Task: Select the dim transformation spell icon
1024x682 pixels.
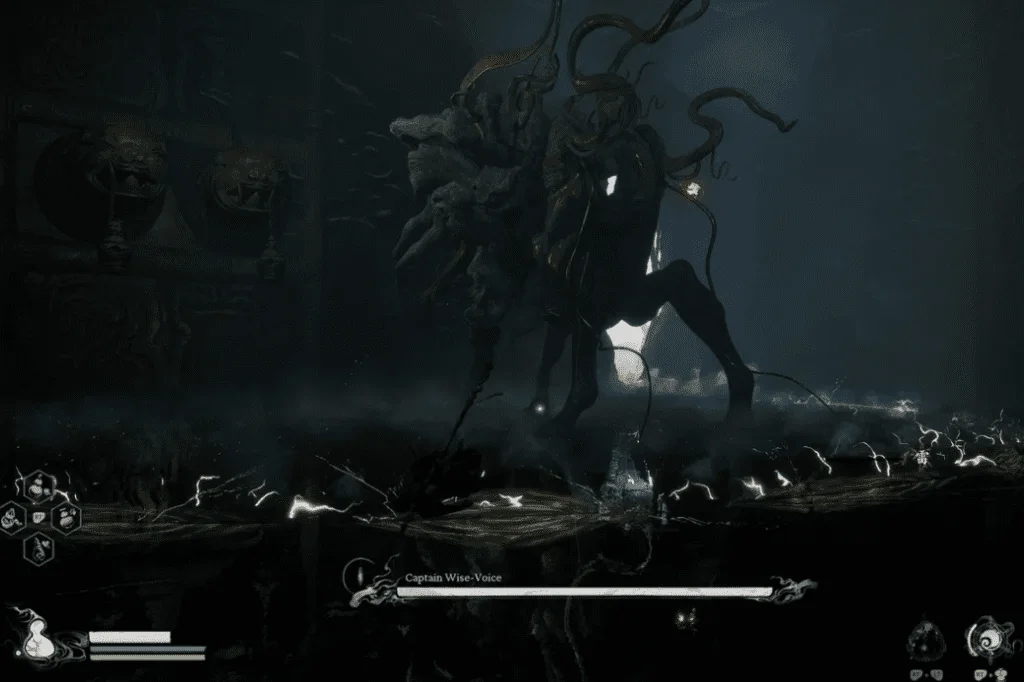Action: pos(925,641)
